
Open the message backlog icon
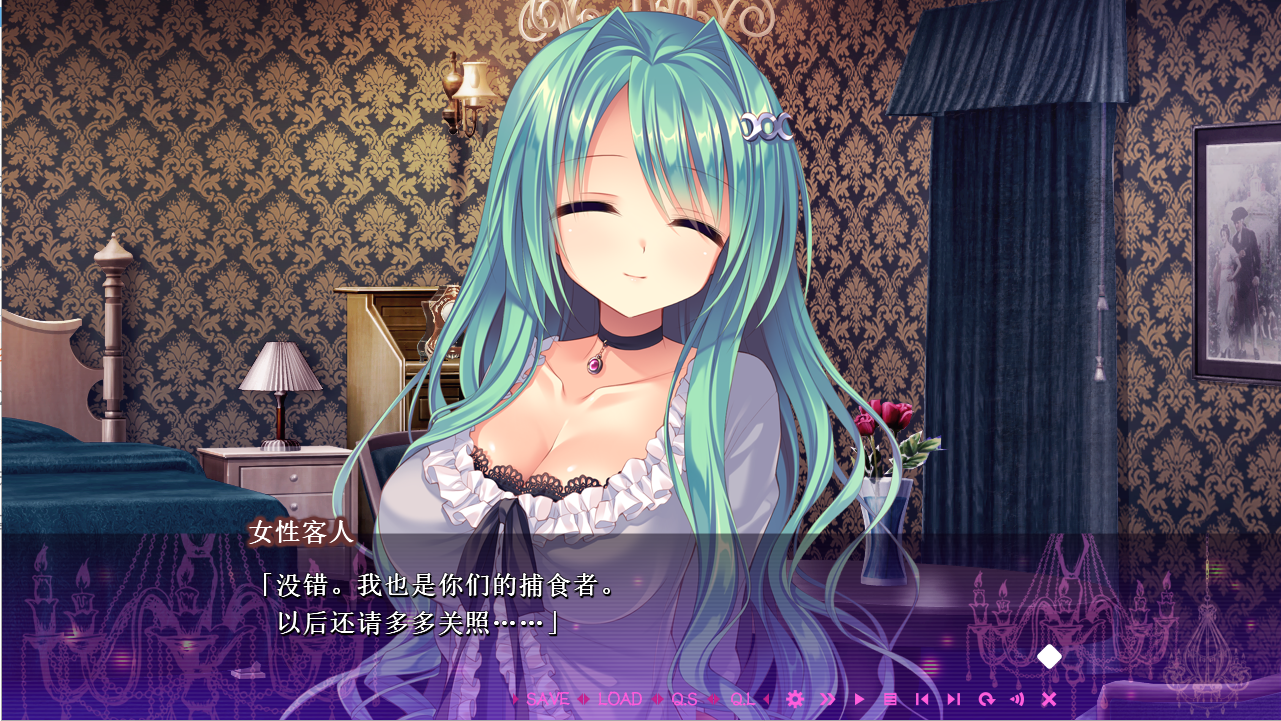click(x=891, y=699)
